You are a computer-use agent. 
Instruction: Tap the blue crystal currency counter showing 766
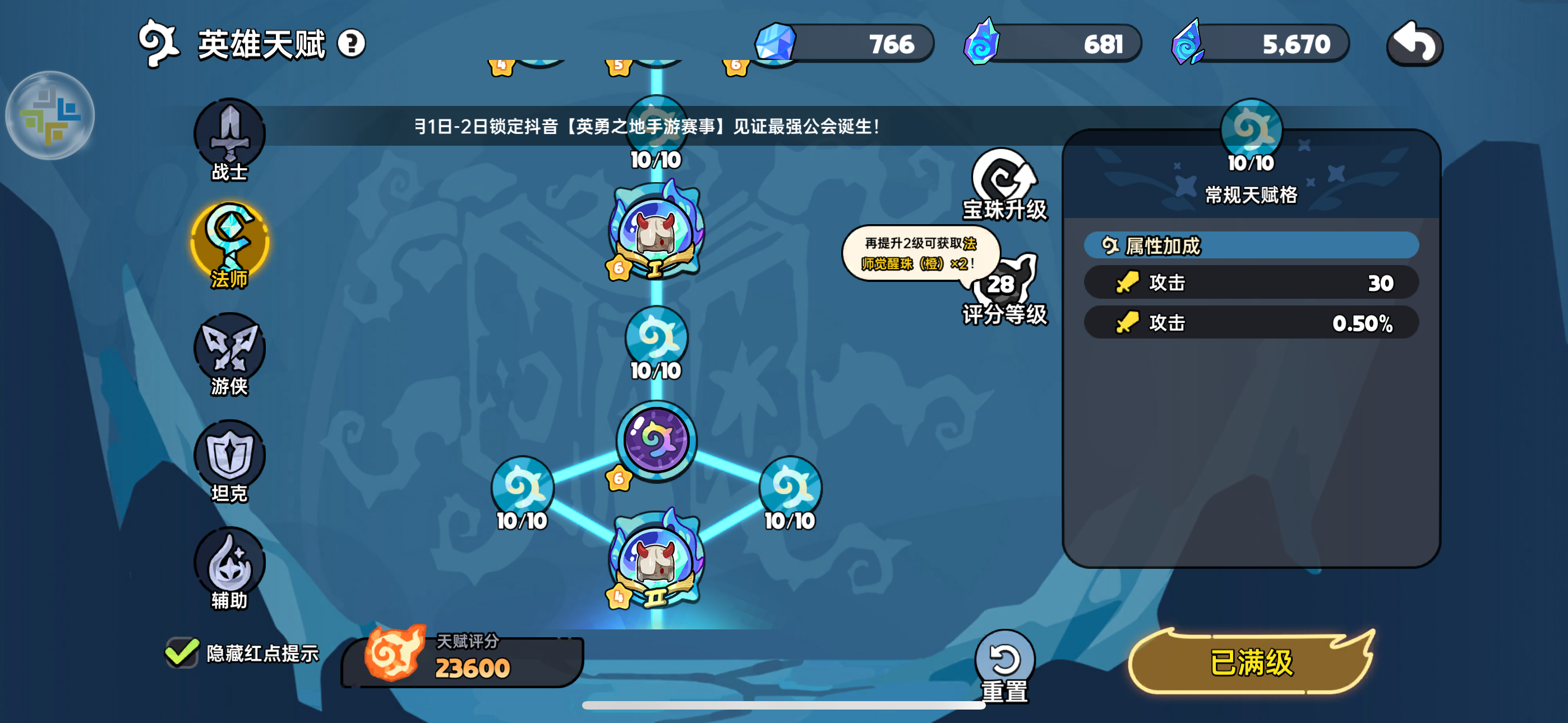click(844, 44)
